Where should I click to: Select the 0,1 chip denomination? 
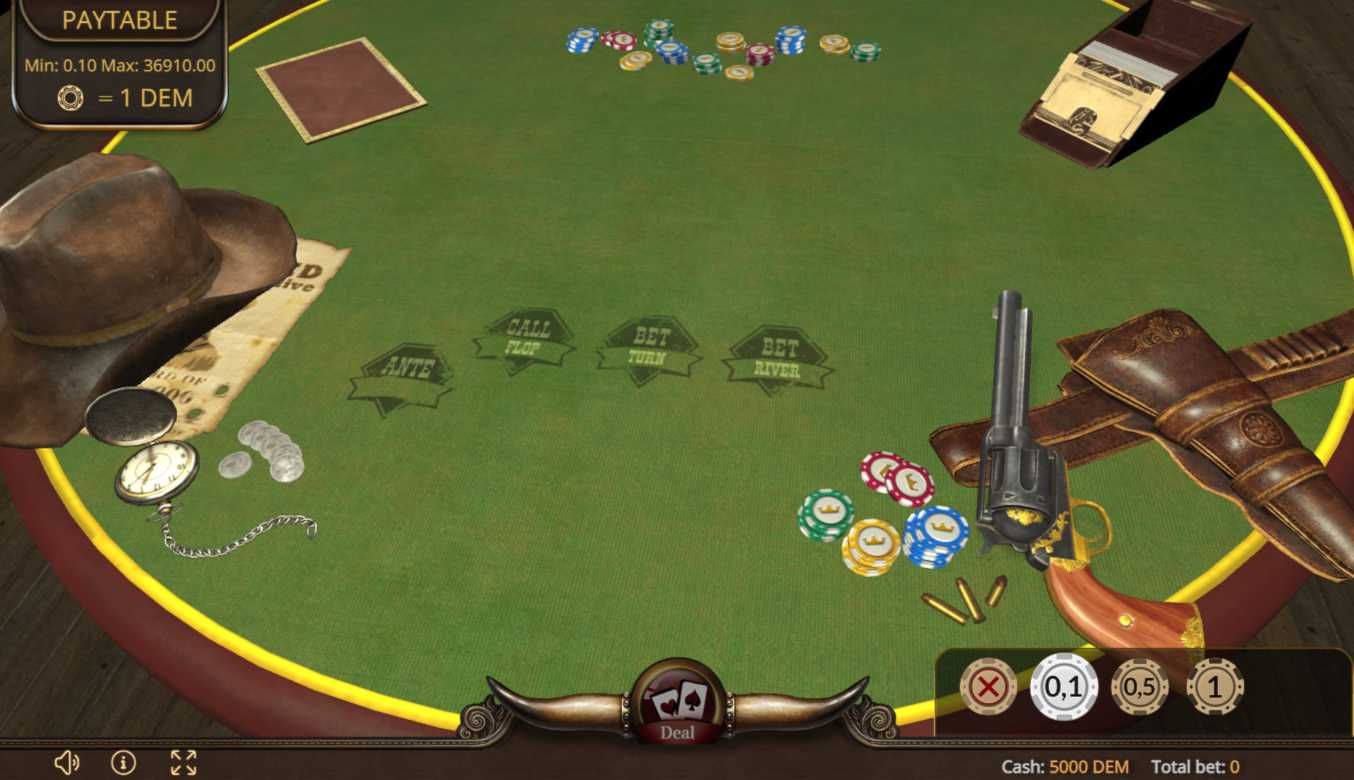pyautogui.click(x=1064, y=687)
